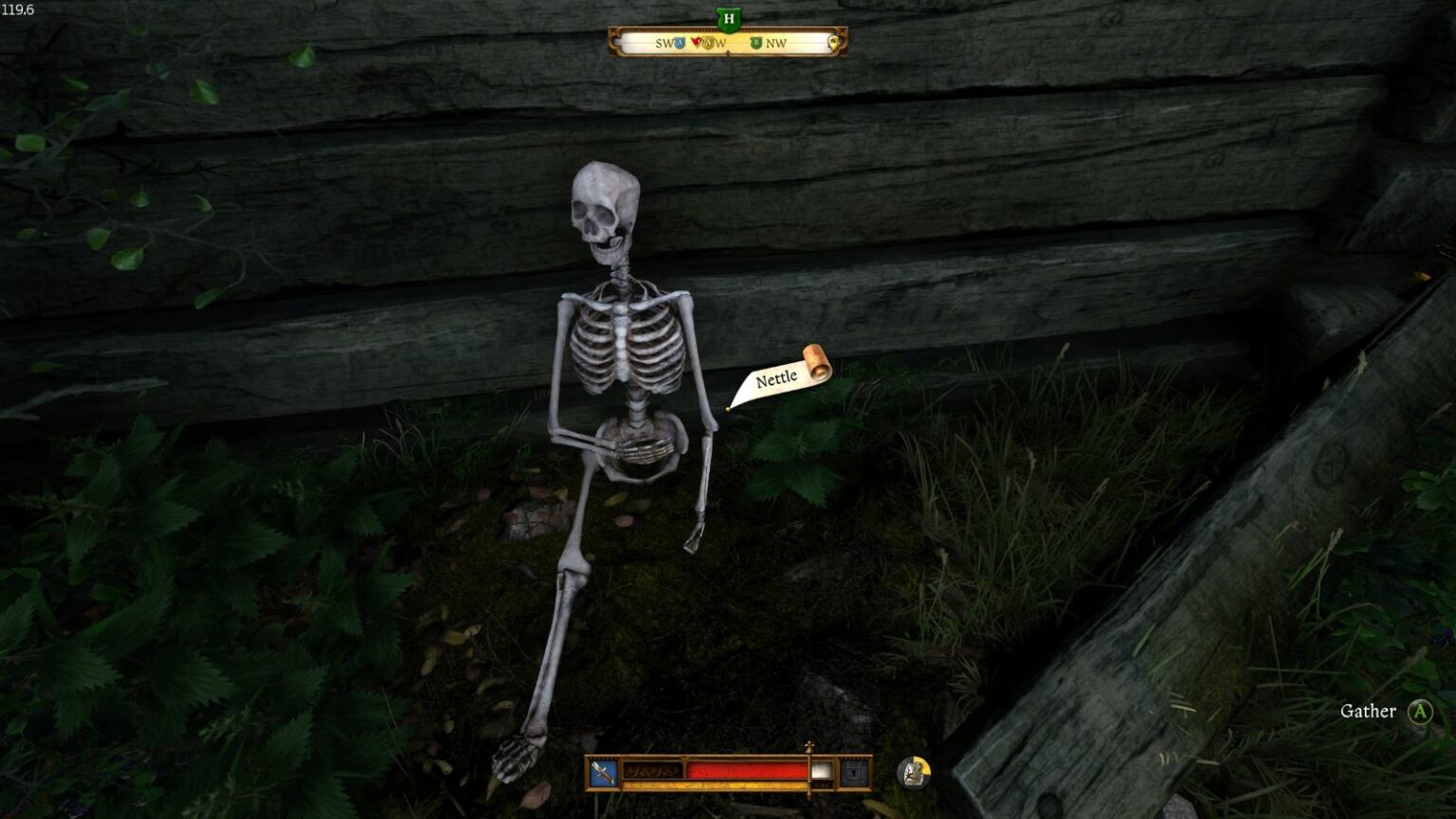
Task: Click the green B shield marker on the compass
Action: coord(755,42)
